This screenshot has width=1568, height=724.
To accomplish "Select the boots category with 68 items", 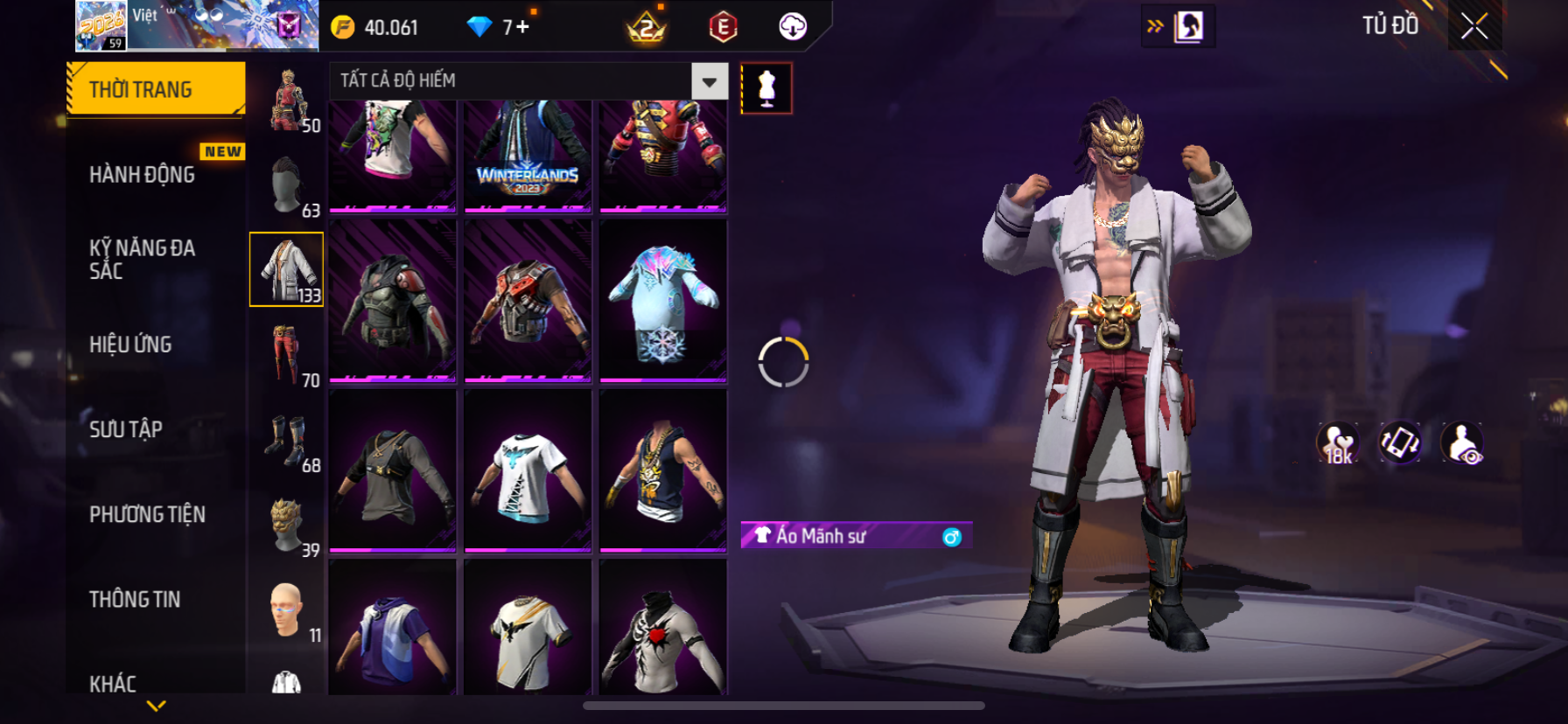I will point(287,440).
